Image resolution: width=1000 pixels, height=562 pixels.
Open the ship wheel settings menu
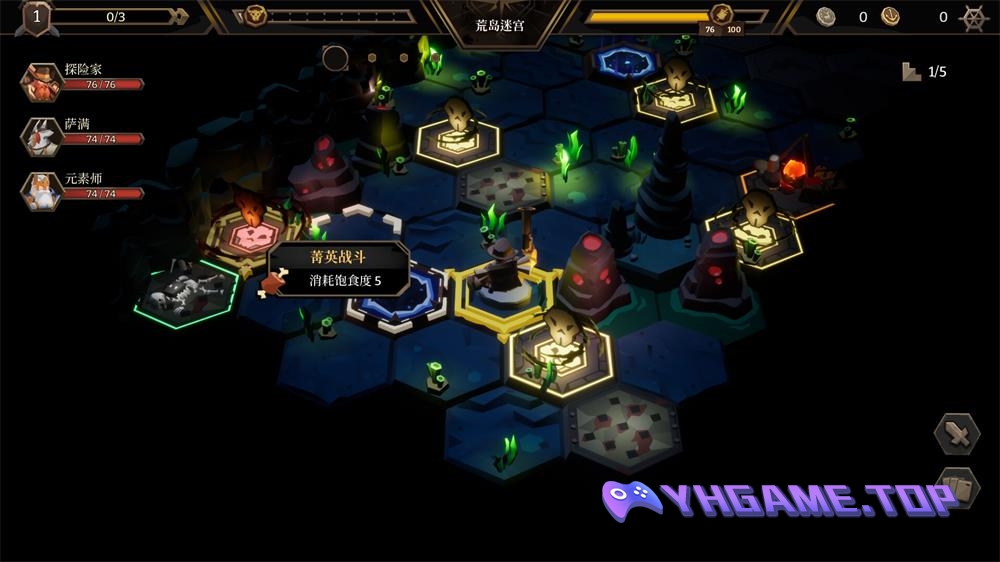(973, 17)
